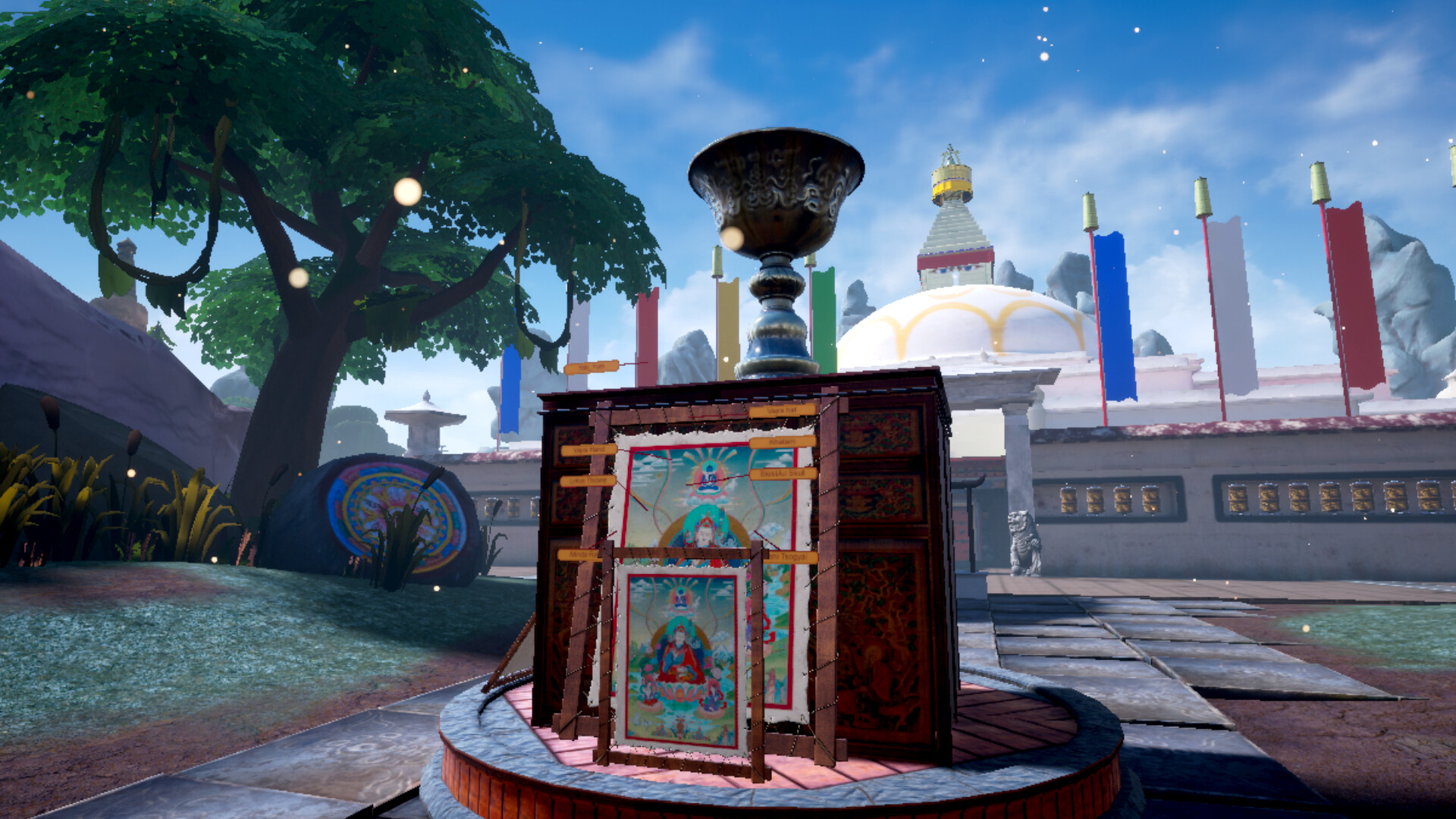This screenshot has height=819, width=1456.
Task: Toggle the 'Vajra hat' label
Action: [x=783, y=411]
